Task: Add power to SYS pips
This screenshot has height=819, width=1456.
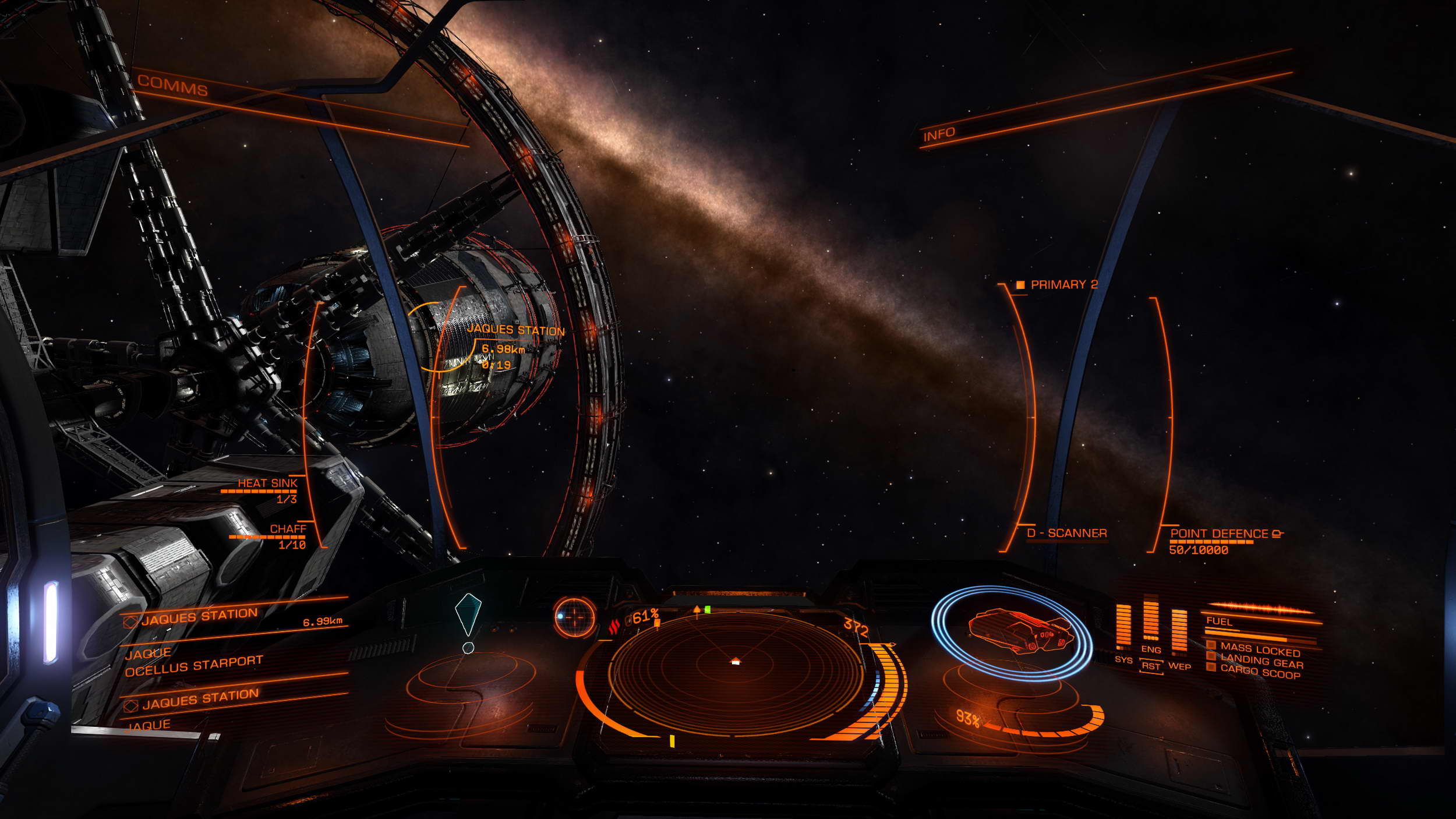Action: 1123,660
